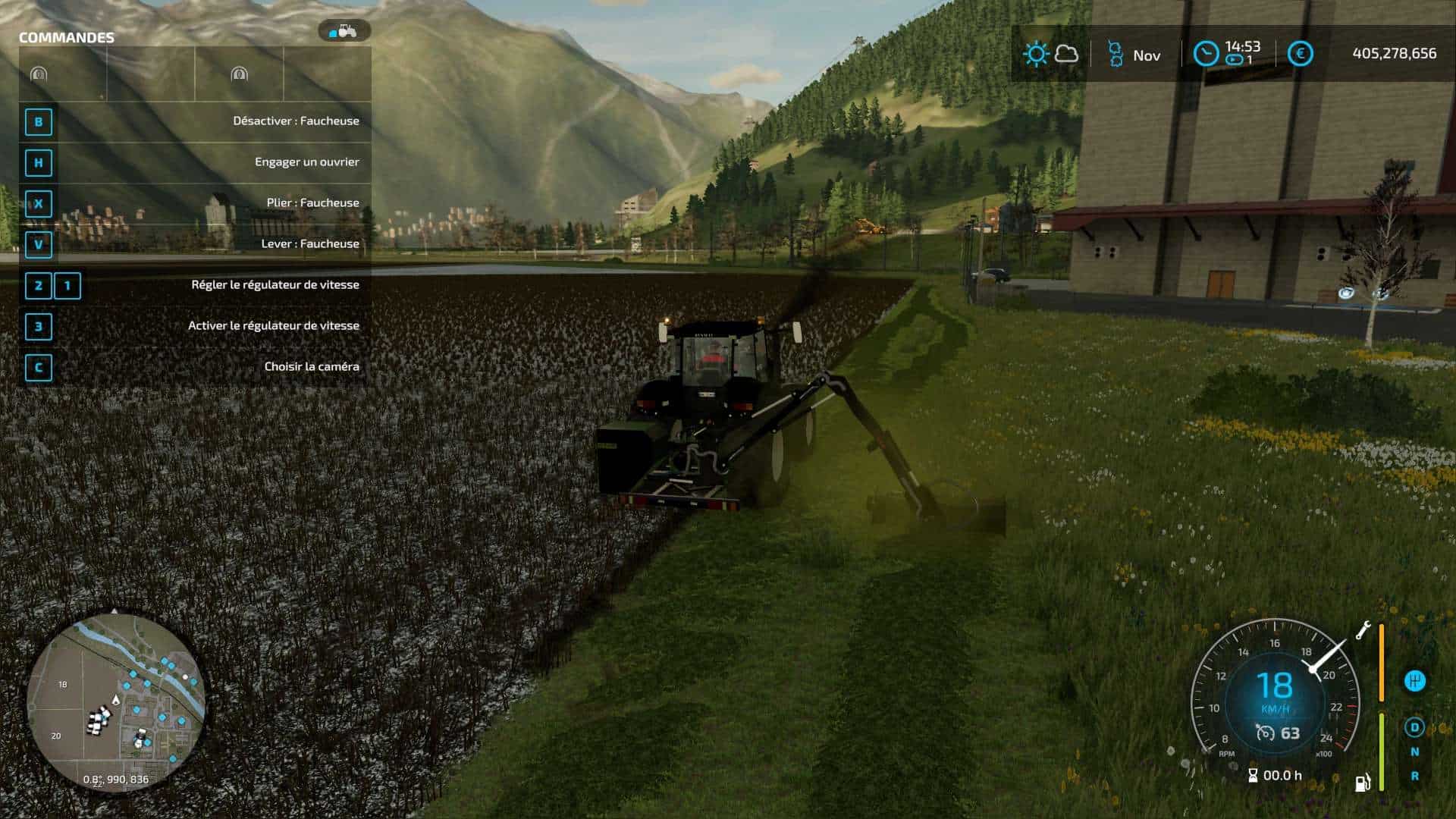Toggle 'Lever : Faucheuse' to raise the mower
The width and height of the screenshot is (1456, 819).
(x=309, y=243)
